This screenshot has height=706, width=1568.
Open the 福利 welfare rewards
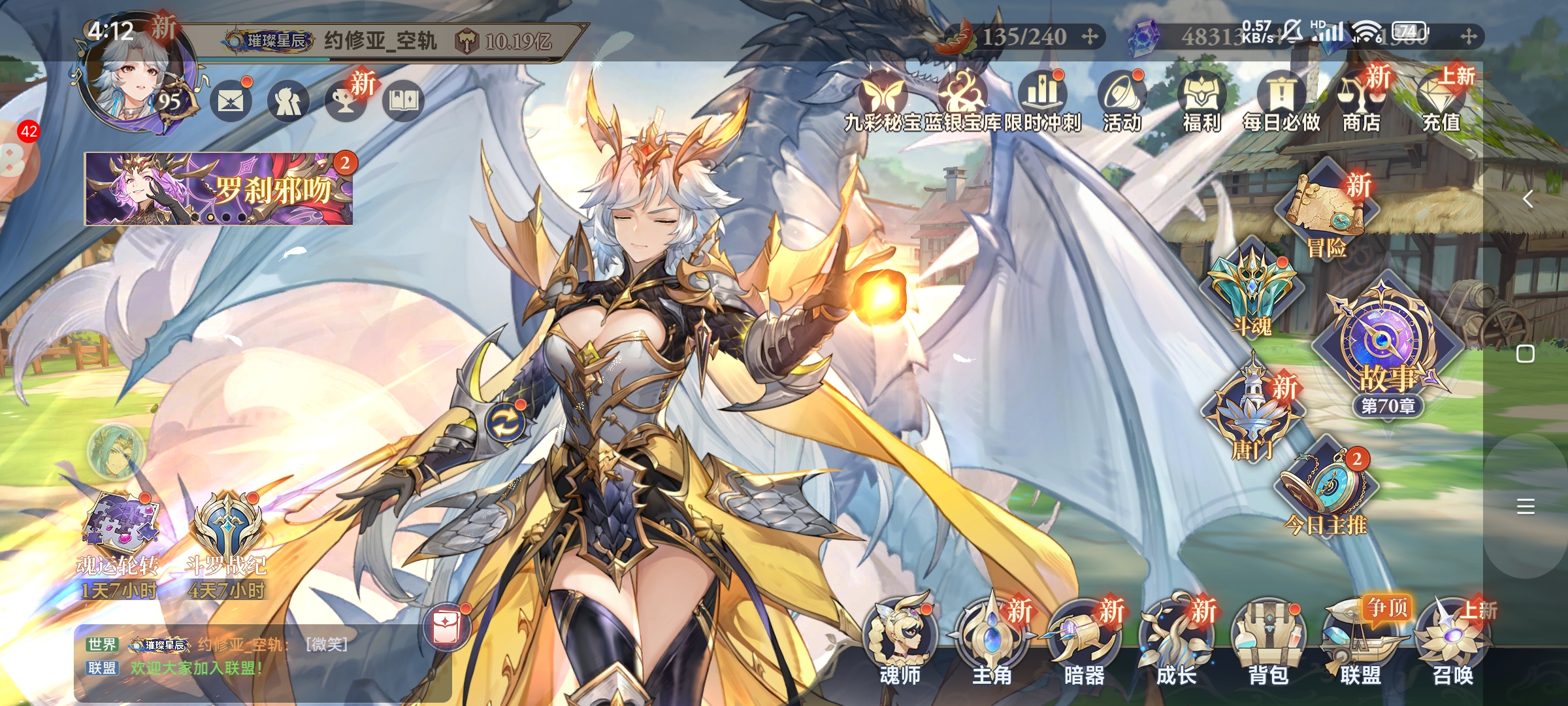pyautogui.click(x=1201, y=101)
